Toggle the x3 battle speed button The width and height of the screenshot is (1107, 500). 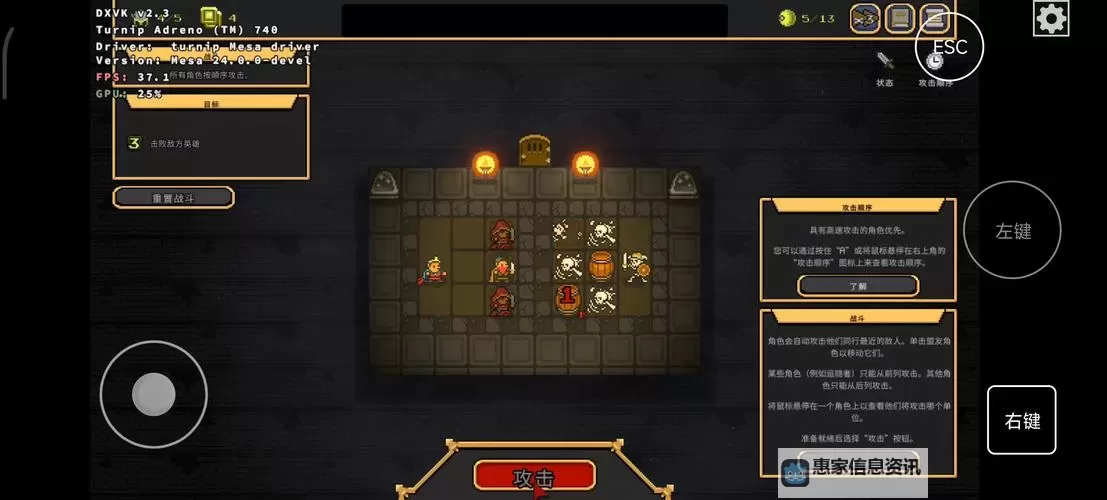(x=864, y=18)
